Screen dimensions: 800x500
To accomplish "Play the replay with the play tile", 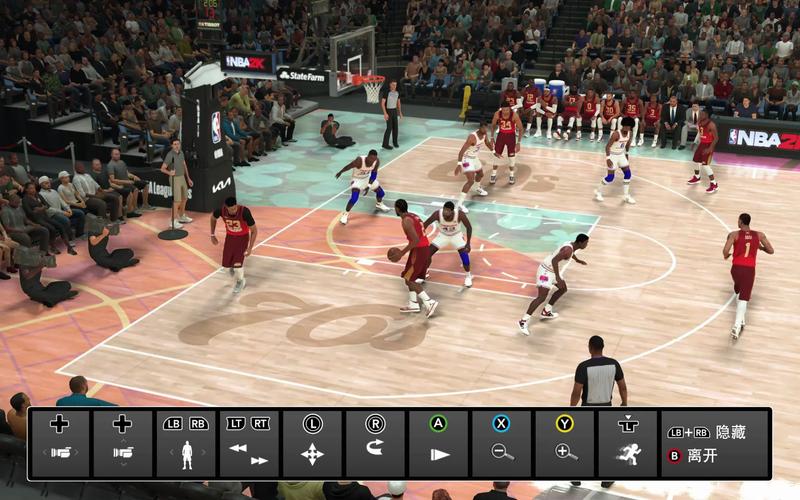I will pyautogui.click(x=438, y=443).
